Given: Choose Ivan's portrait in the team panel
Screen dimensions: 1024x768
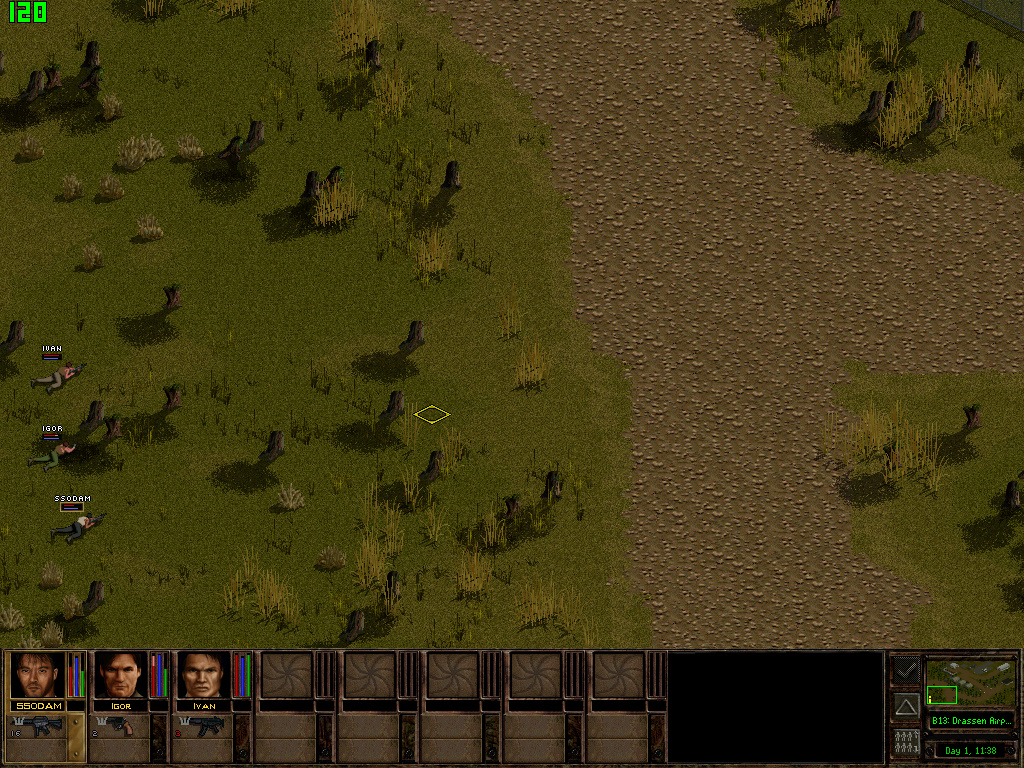Looking at the screenshot, I should (x=204, y=675).
